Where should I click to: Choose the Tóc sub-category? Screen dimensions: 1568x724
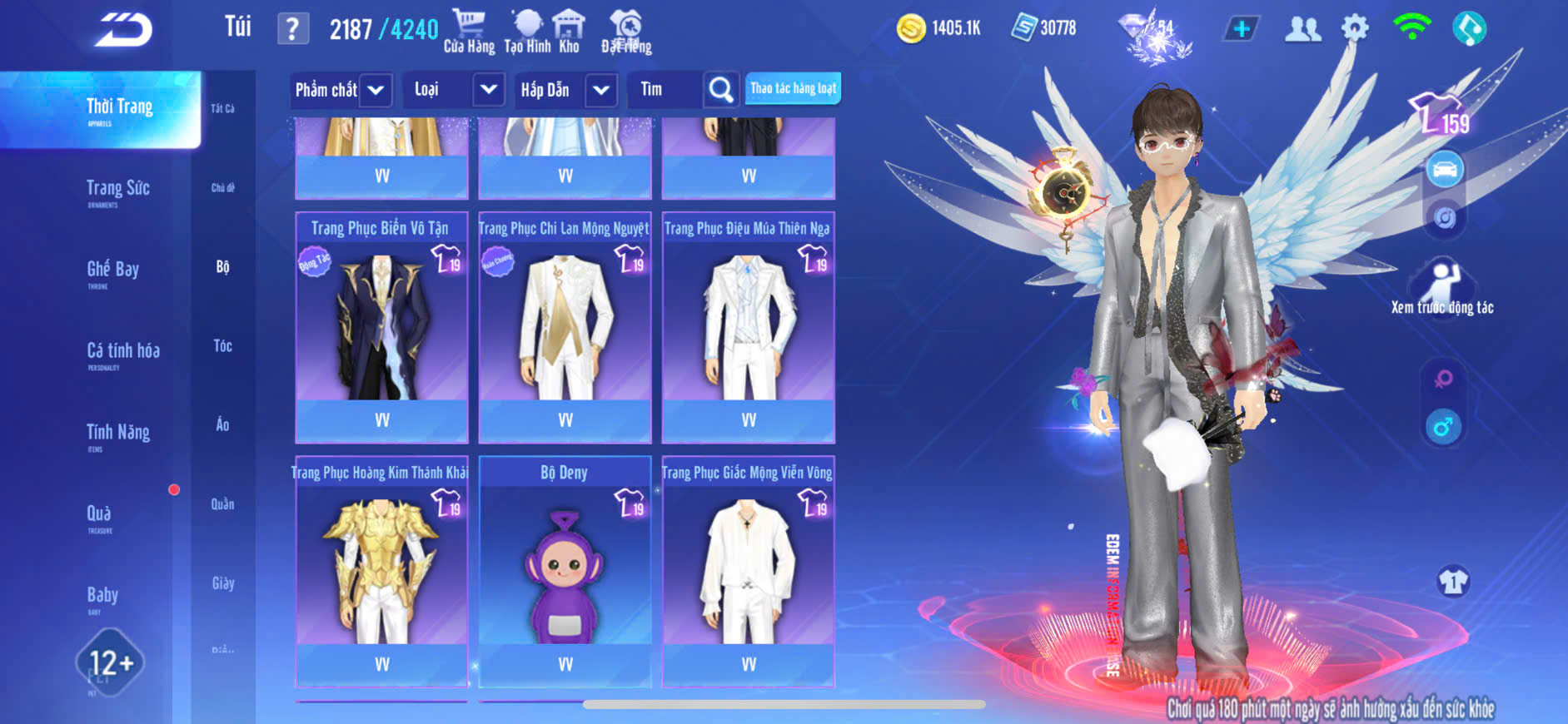222,346
